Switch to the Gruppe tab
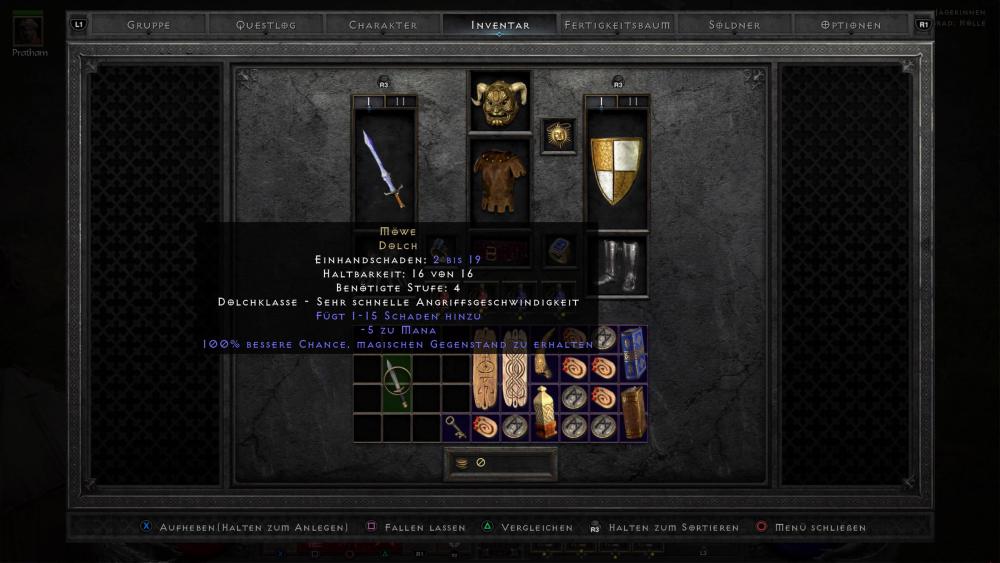 coord(148,25)
